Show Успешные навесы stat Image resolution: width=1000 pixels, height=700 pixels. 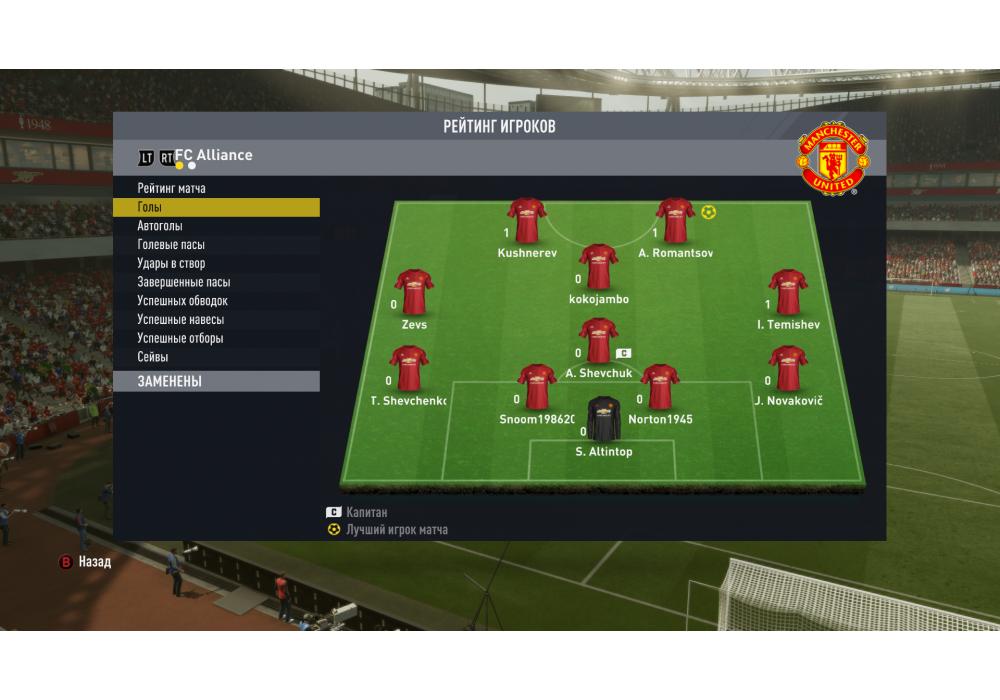(x=180, y=320)
